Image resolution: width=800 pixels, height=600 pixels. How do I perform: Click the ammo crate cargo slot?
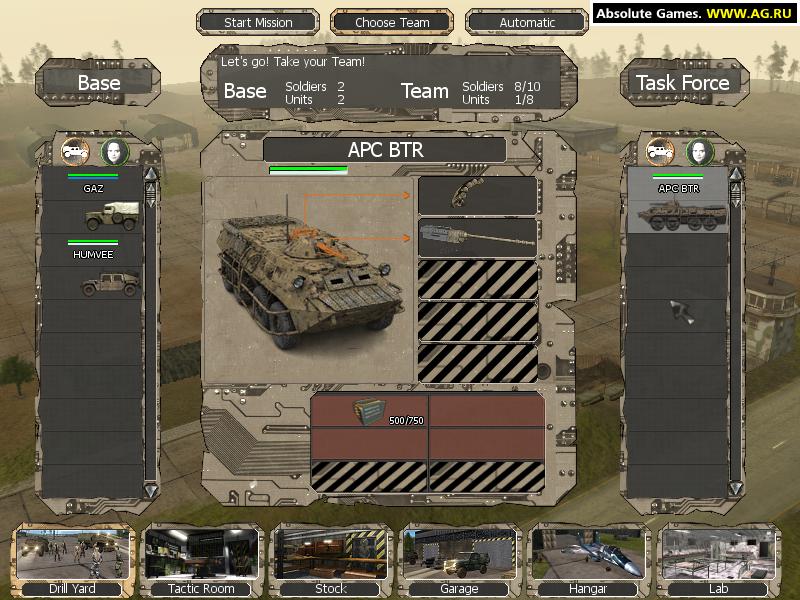[x=370, y=412]
